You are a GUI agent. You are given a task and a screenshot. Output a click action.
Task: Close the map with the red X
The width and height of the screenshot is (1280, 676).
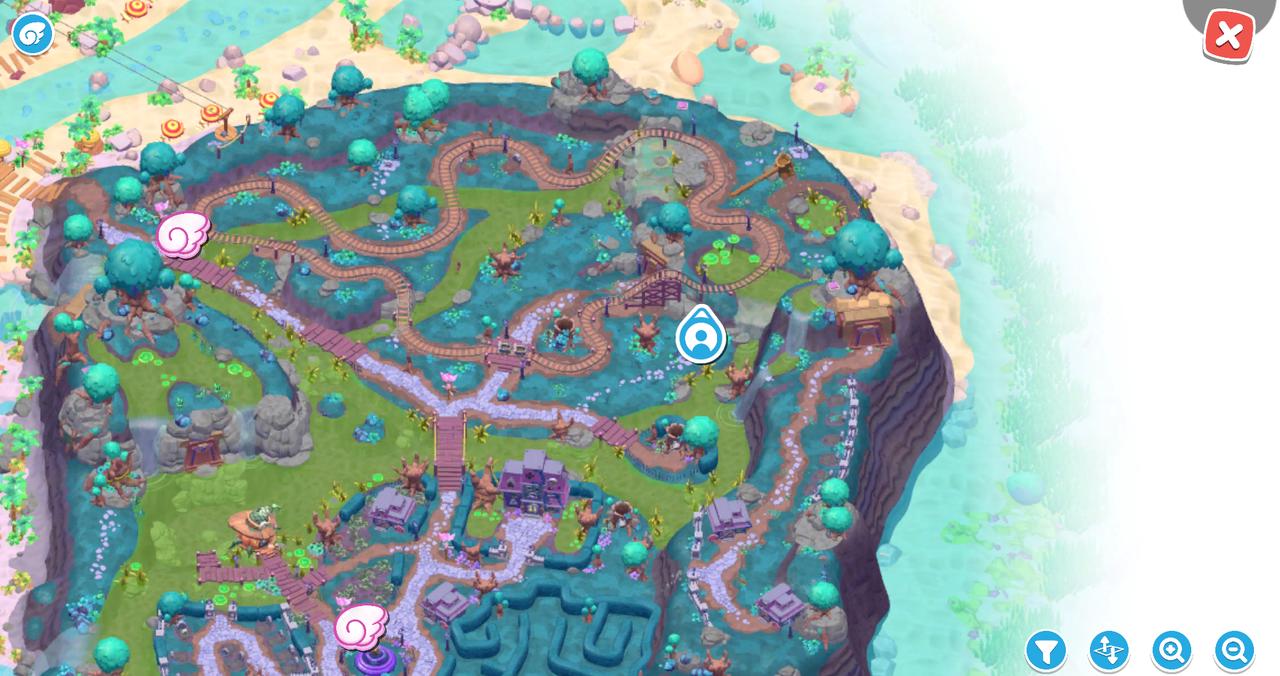1228,37
